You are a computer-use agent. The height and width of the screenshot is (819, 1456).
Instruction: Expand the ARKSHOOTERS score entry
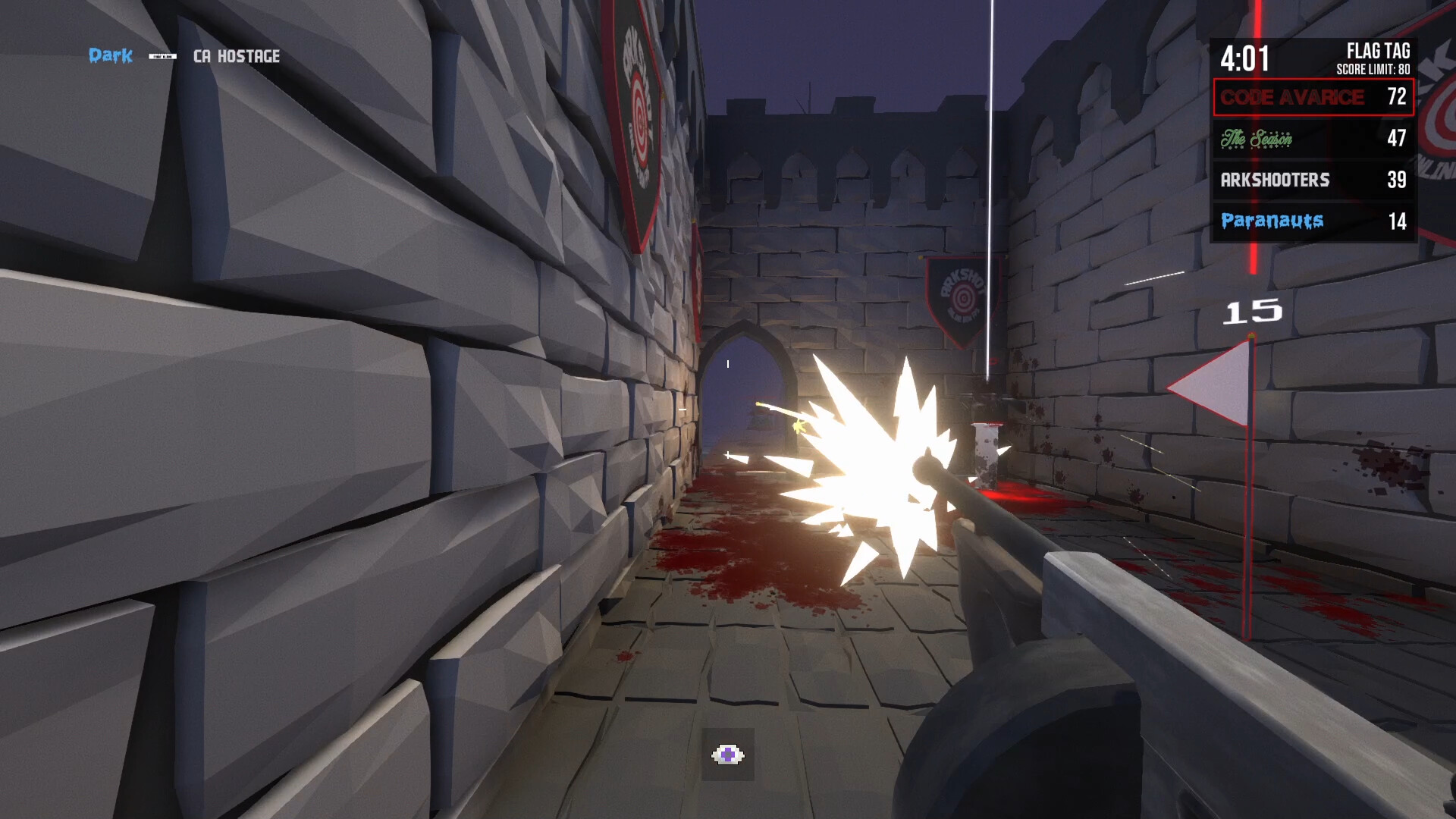1313,180
